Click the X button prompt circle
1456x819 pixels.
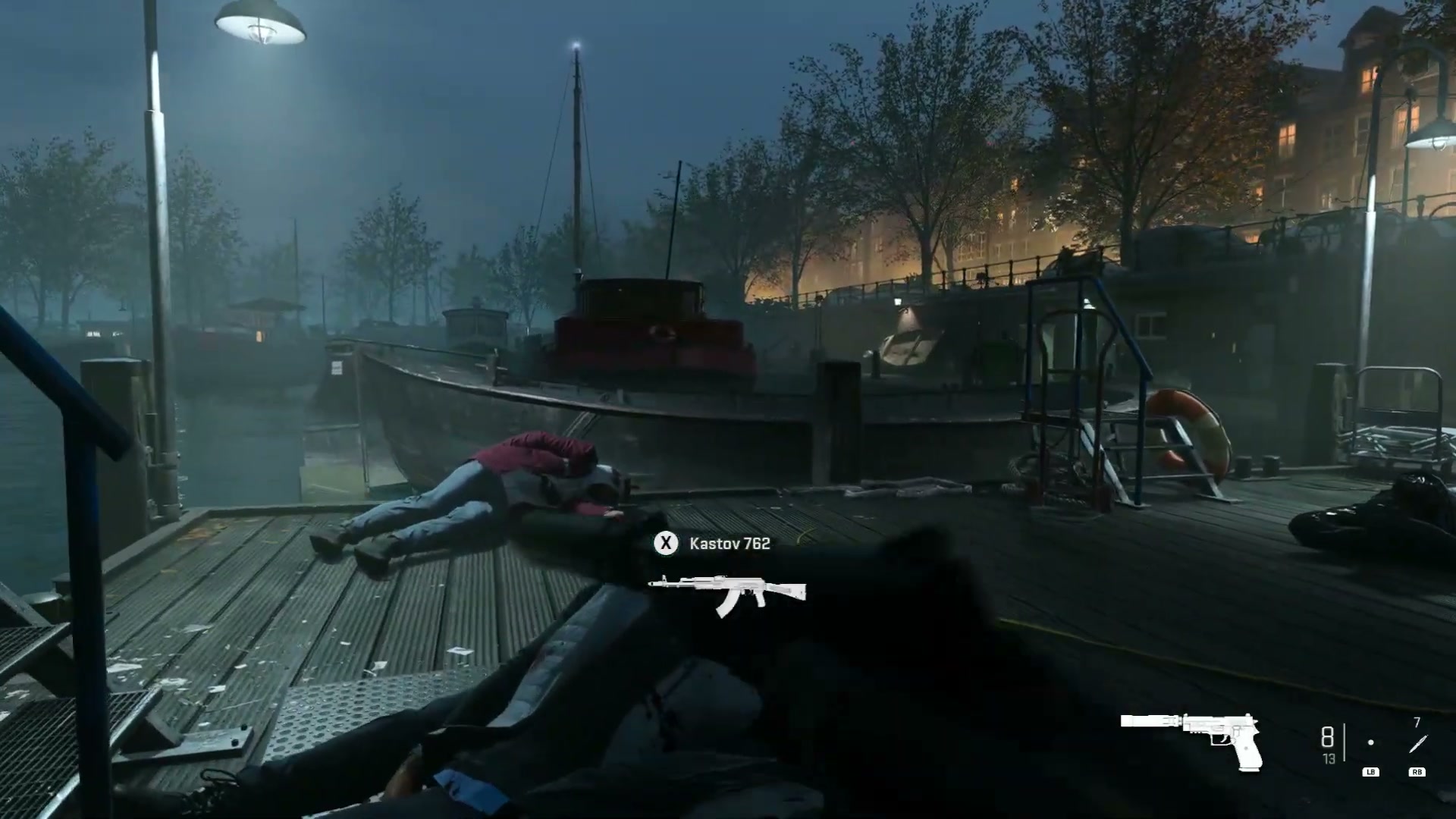coord(665,544)
